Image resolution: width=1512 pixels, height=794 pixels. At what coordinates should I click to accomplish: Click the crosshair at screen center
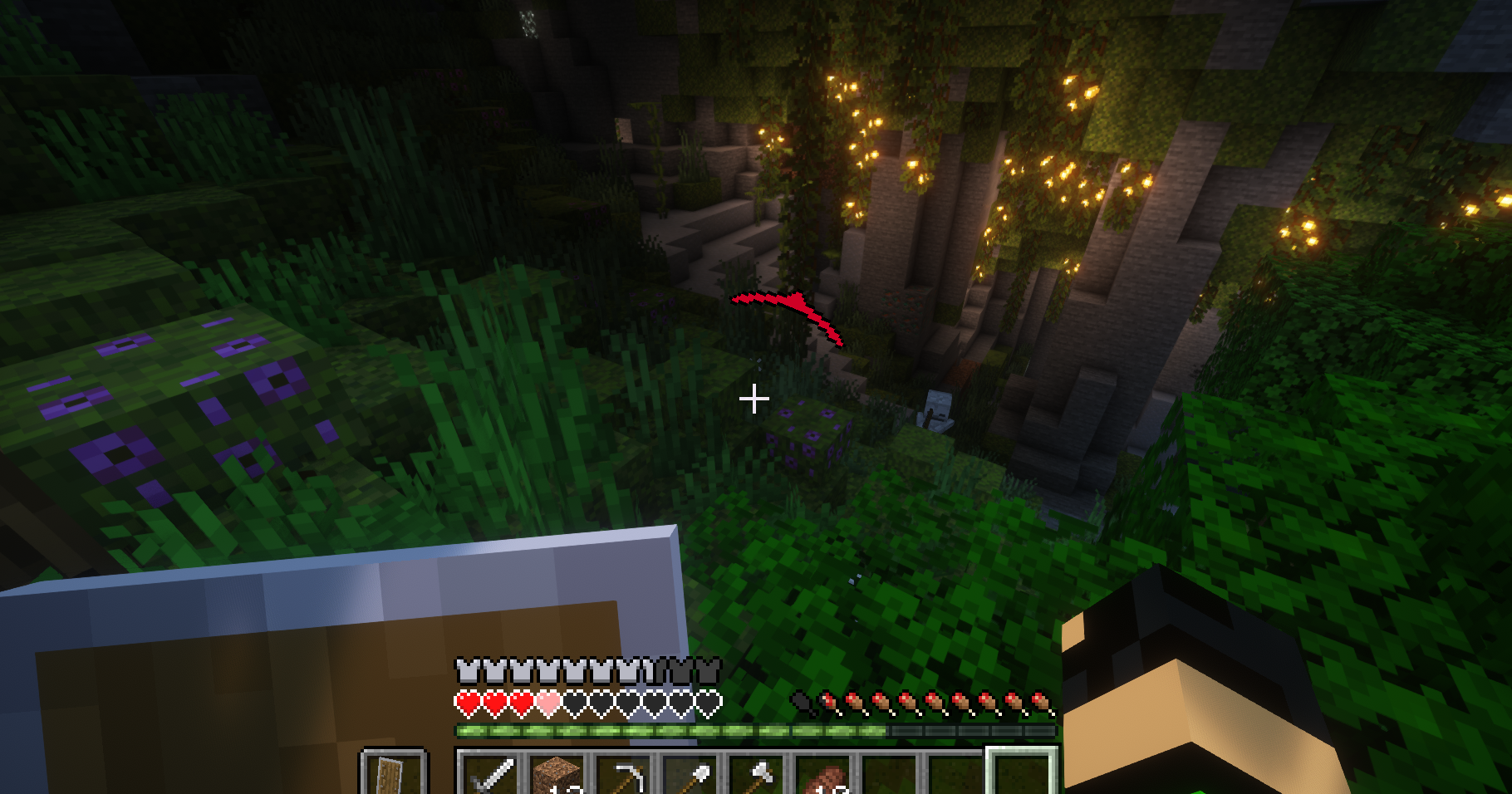[x=755, y=399]
